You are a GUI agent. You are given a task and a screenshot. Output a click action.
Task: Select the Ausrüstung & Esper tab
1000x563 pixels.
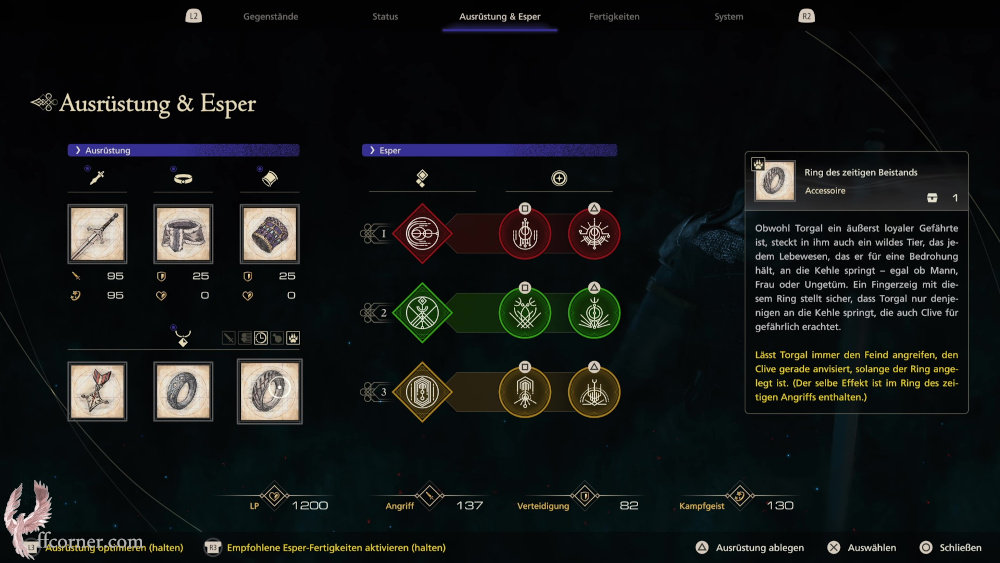coord(500,17)
